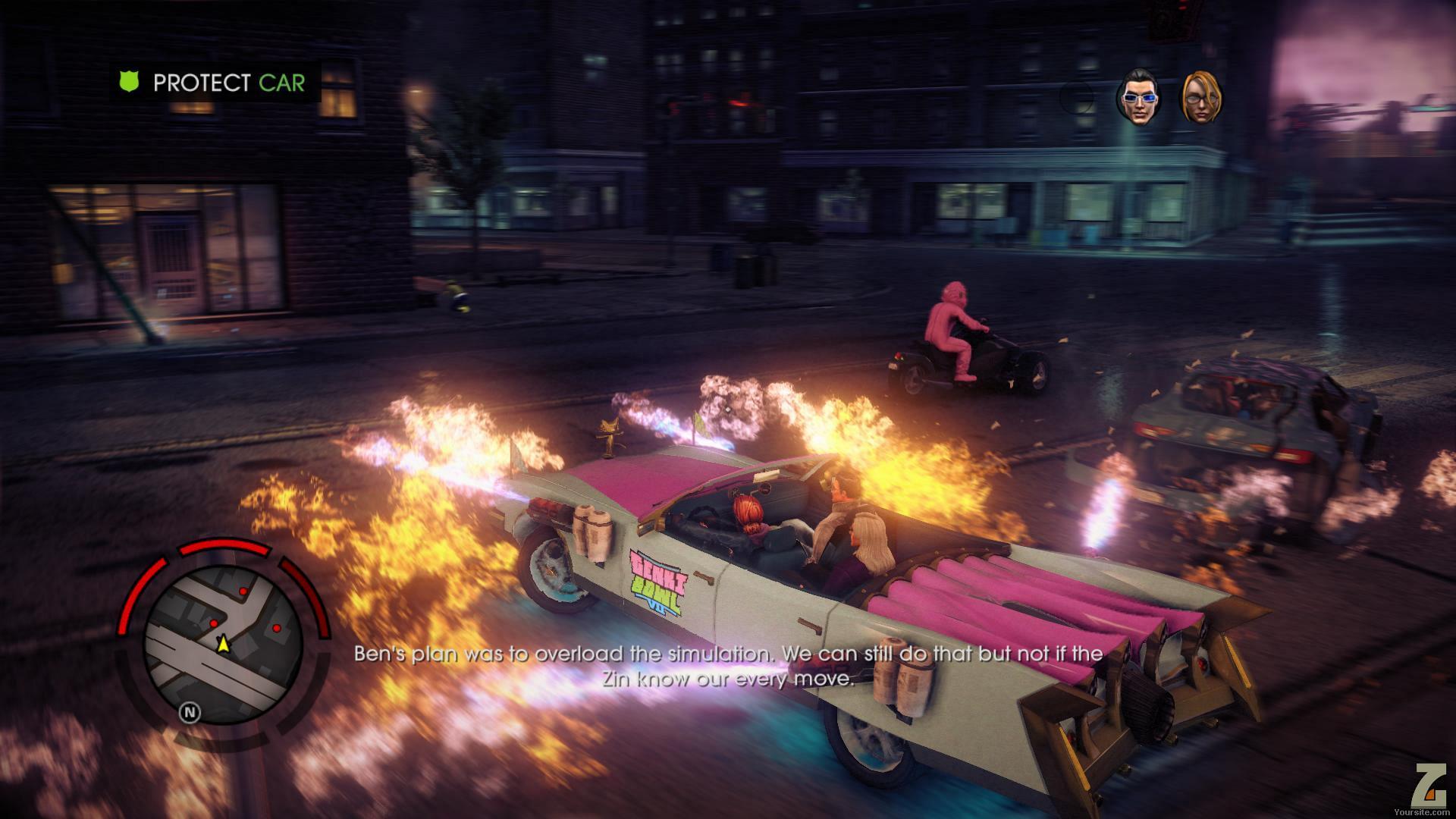The image size is (1456, 819).
Task: Click the N compass marker on minimap
Action: point(190,712)
